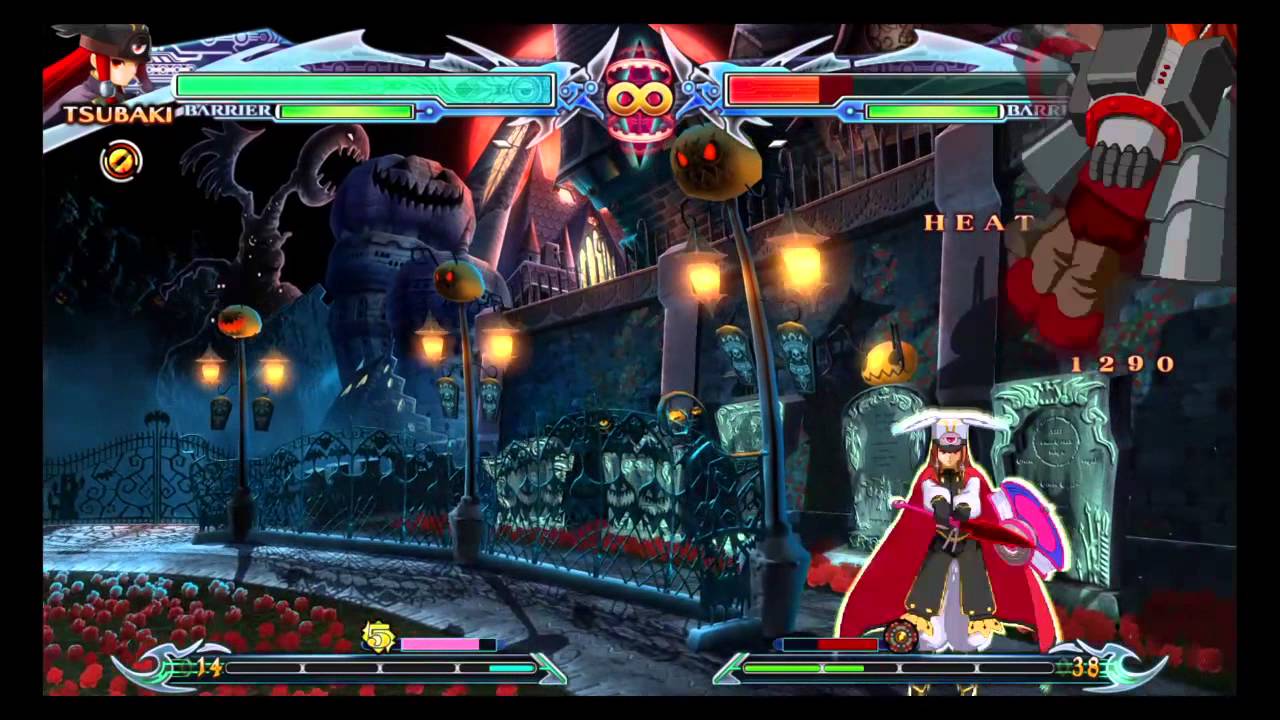Screen dimensions: 1280x720
Task: Select the round burst icon below Tsubaki's name
Action: 121,161
